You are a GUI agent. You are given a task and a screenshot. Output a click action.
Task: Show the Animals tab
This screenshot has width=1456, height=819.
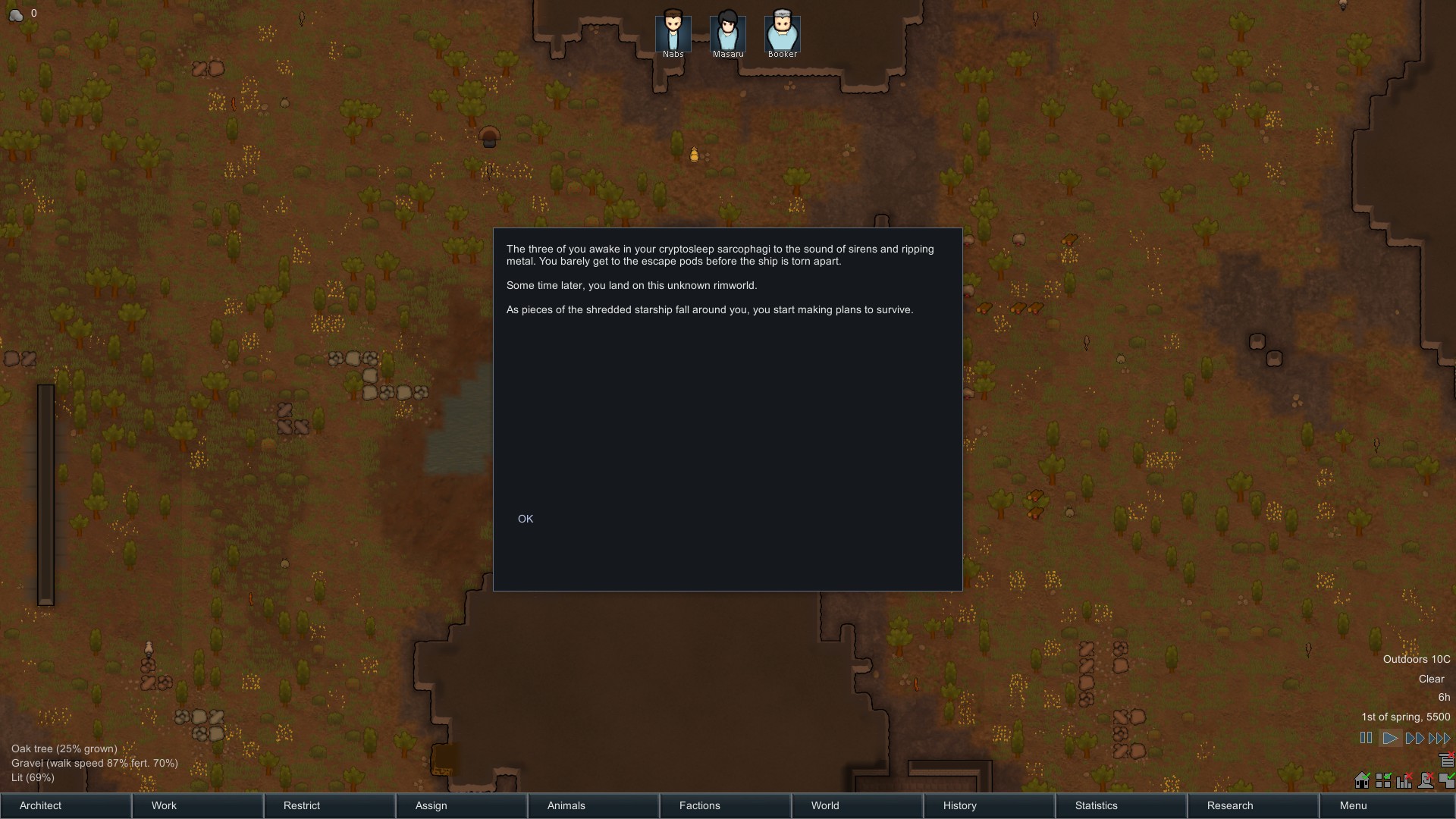tap(594, 805)
